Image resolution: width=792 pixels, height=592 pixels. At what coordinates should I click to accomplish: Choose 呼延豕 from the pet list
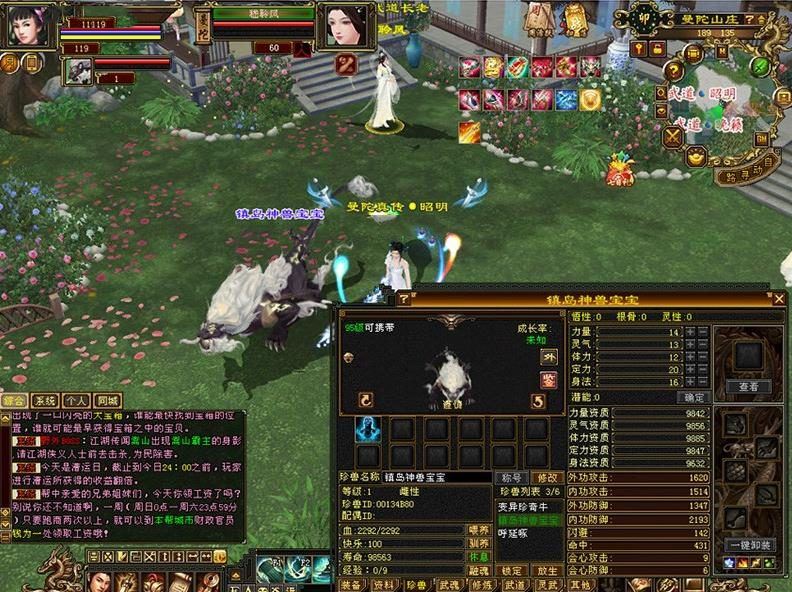coord(512,533)
